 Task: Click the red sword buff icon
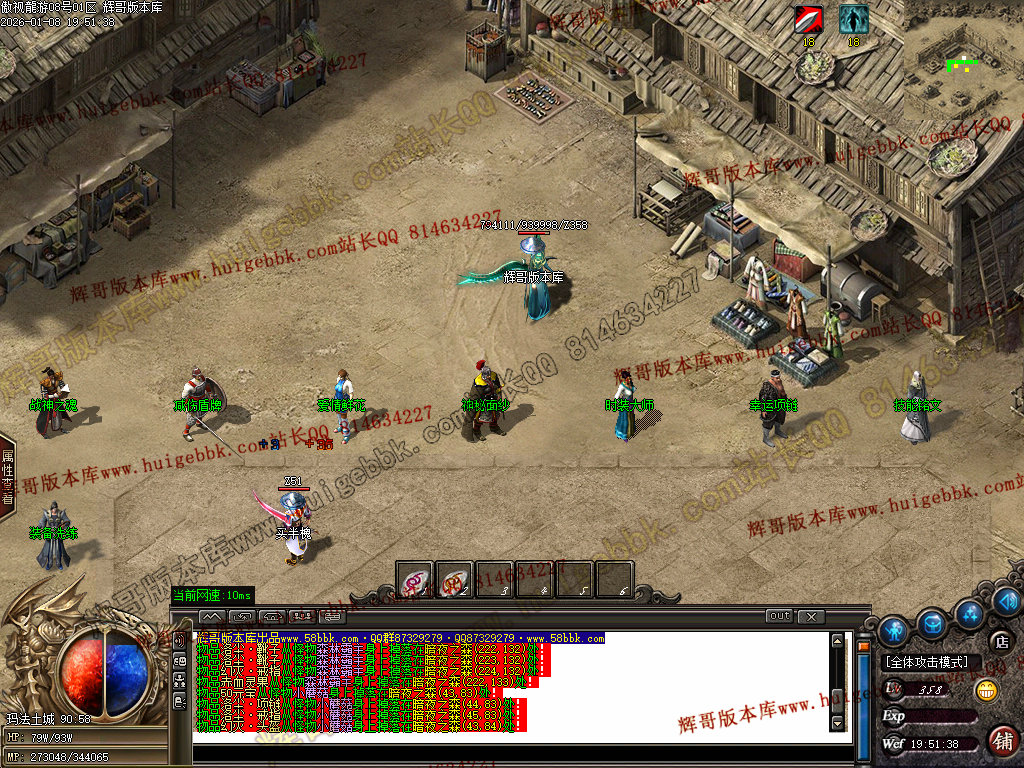(x=808, y=20)
